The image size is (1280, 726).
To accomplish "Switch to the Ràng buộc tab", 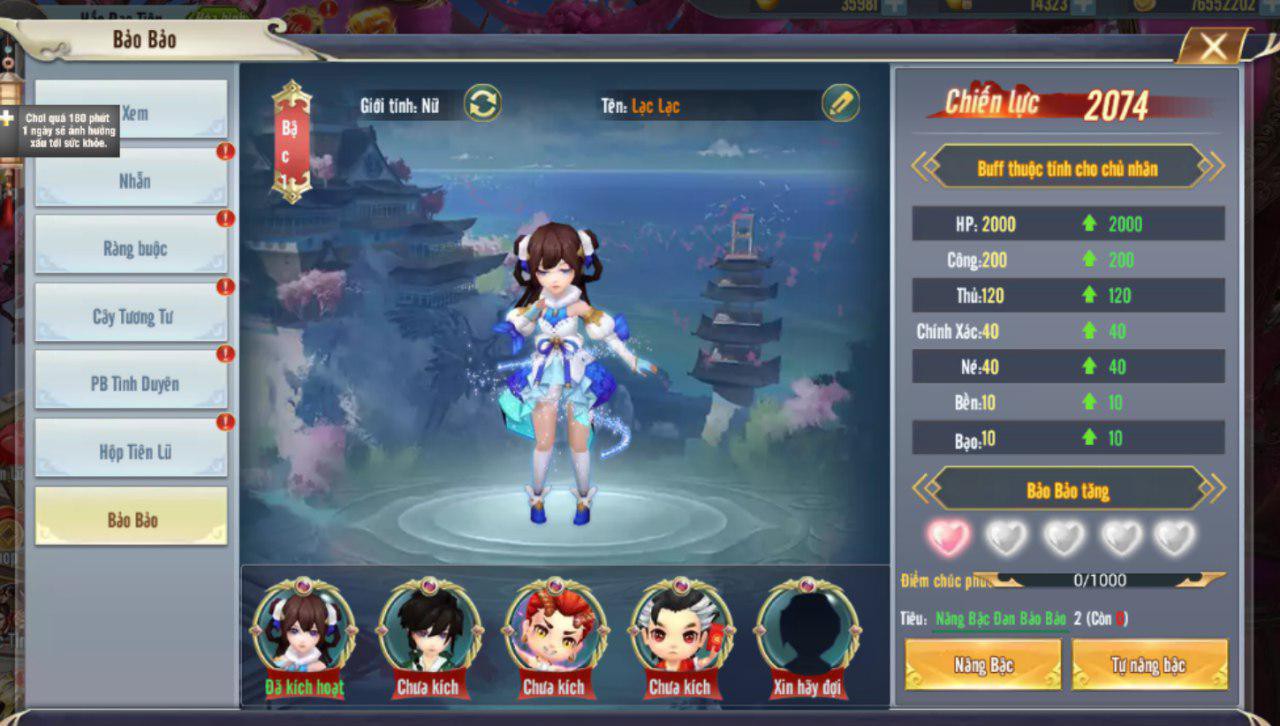I will pyautogui.click(x=131, y=247).
